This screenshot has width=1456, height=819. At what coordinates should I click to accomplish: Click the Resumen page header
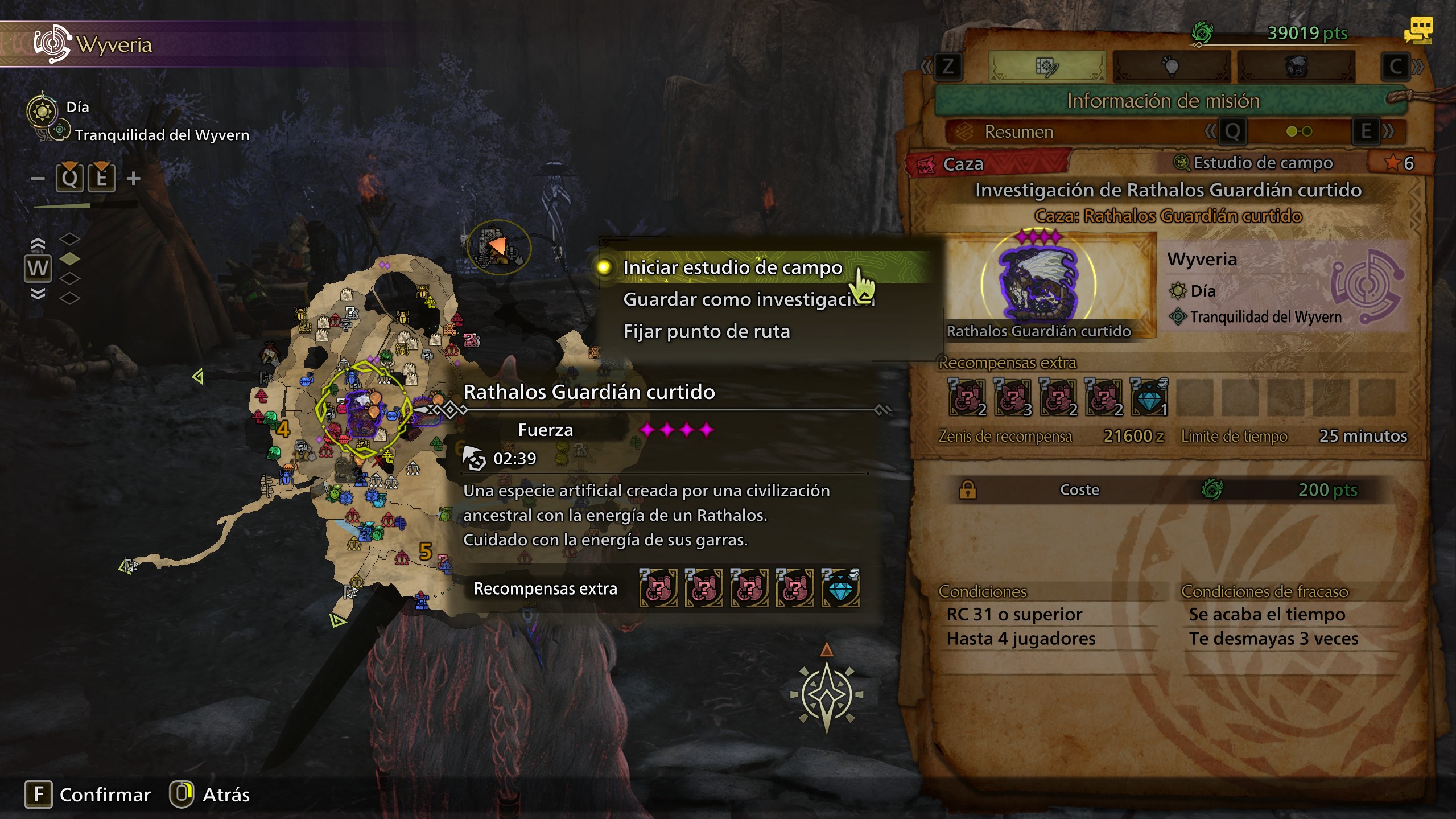coord(1018,132)
